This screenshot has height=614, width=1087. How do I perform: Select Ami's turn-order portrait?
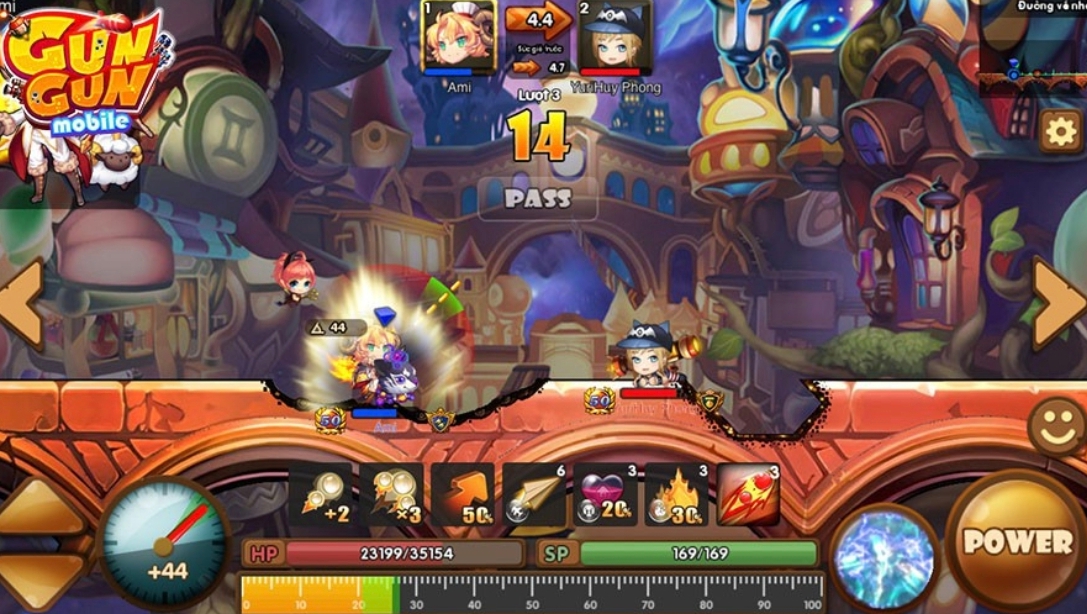[x=458, y=38]
